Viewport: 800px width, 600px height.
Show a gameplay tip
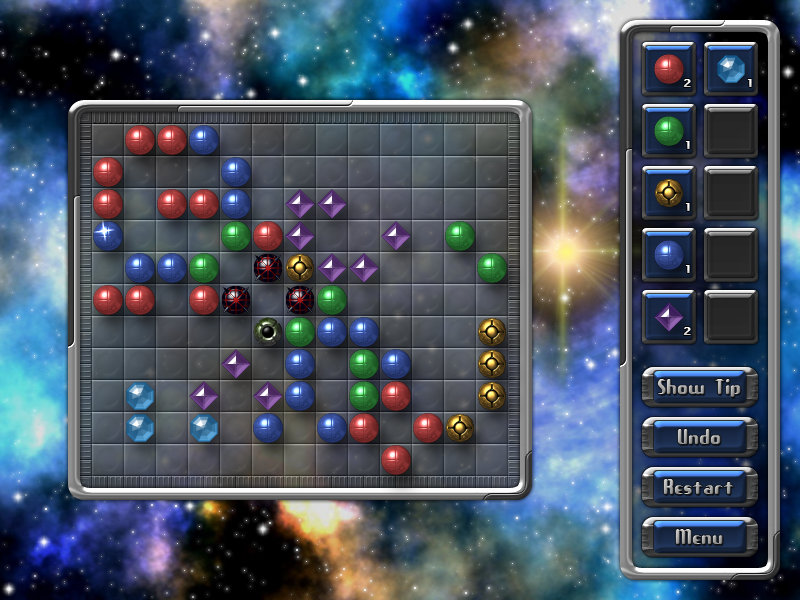(x=699, y=388)
